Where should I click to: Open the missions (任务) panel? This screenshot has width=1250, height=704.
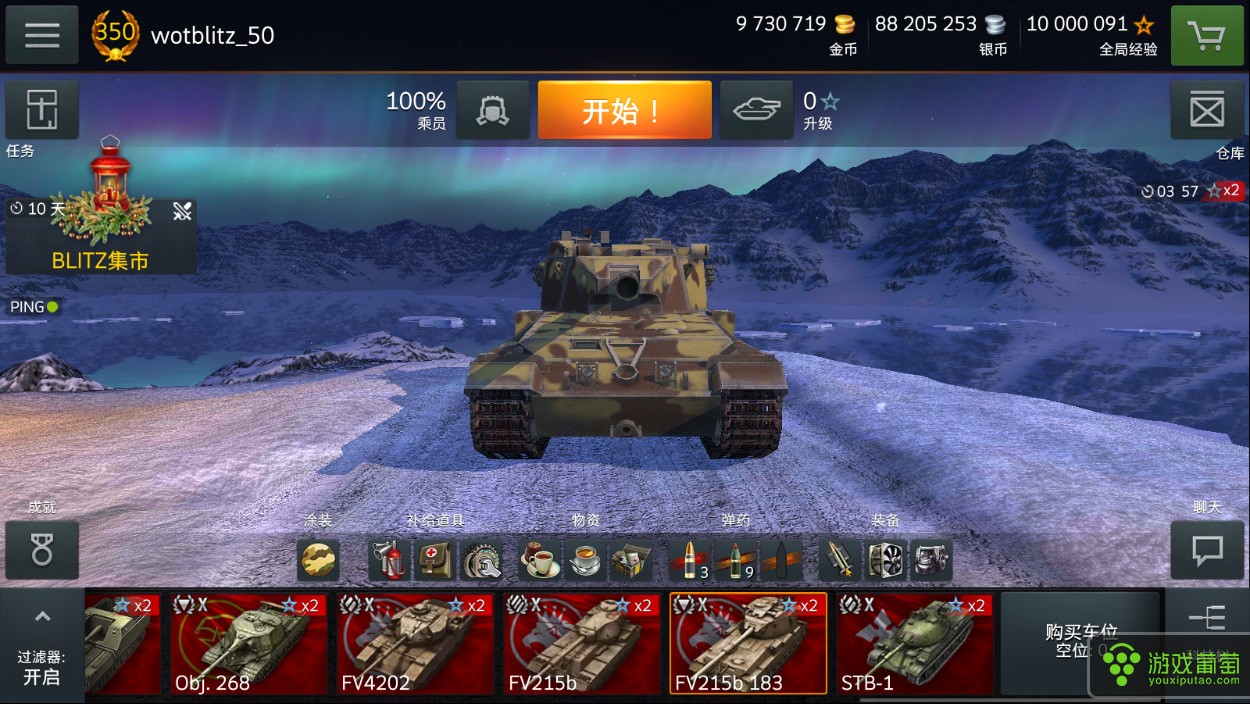42,110
